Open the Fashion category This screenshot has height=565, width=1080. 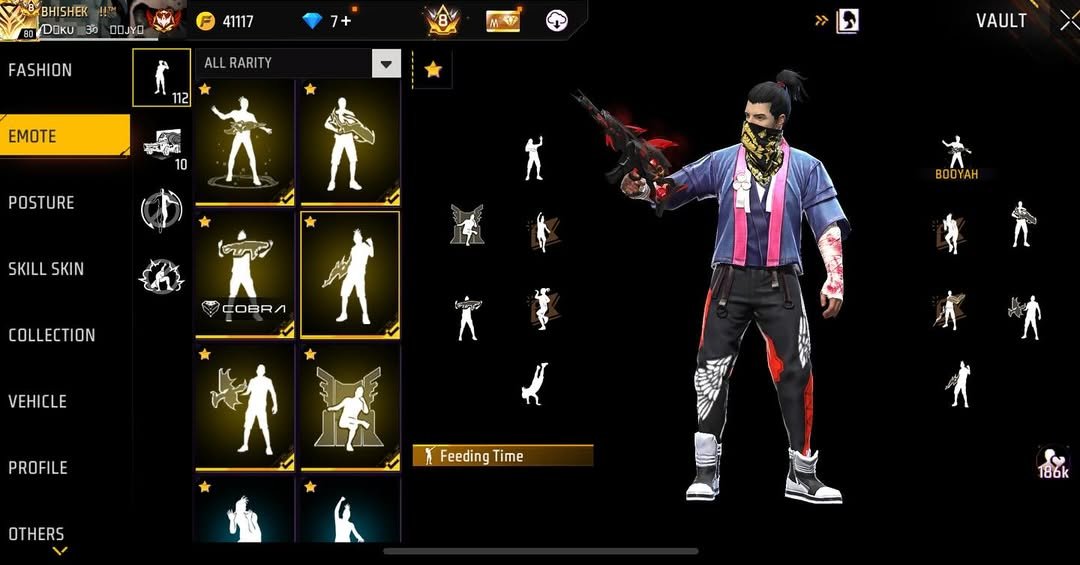(40, 70)
